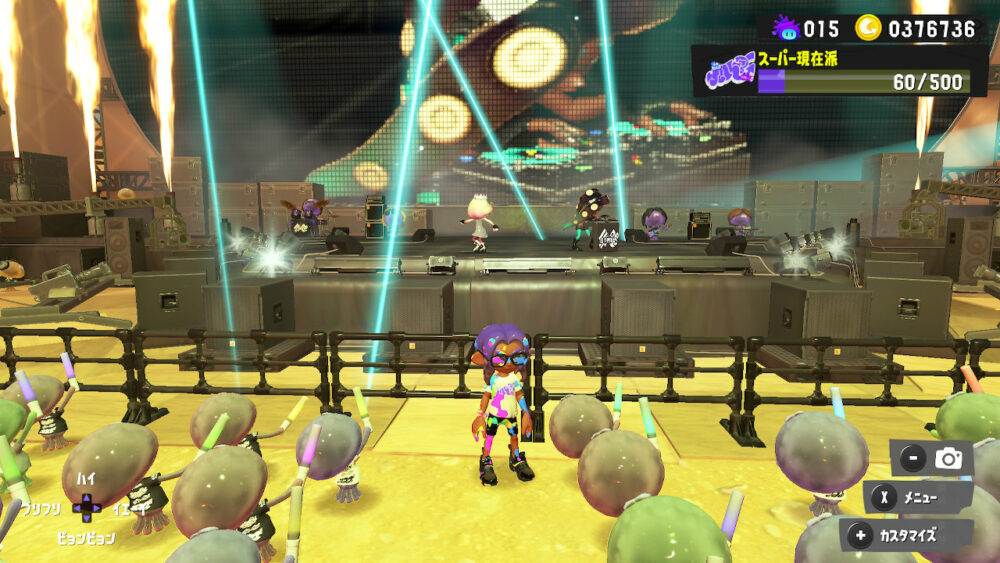Viewport: 1000px width, 563px height.
Task: Pick the ピョンピョン emote
Action: pos(85,538)
